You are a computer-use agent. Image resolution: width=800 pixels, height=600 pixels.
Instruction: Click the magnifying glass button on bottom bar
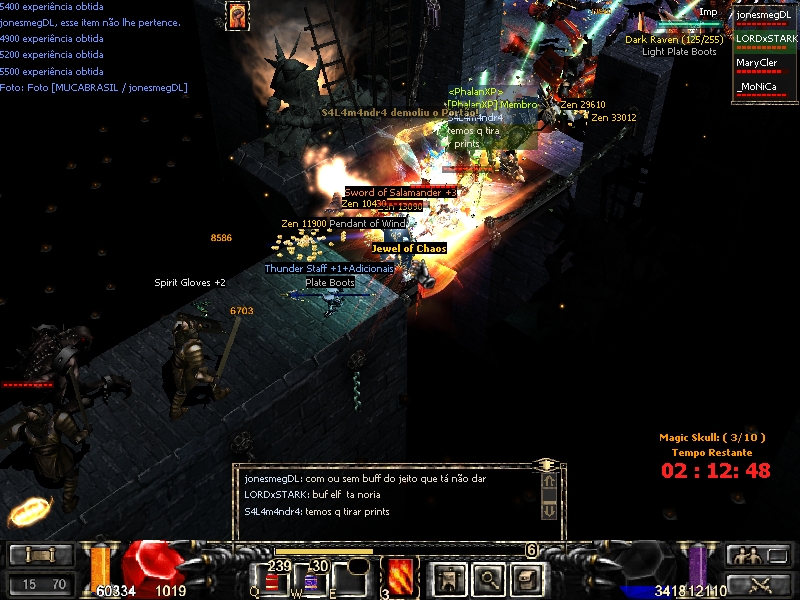click(487, 578)
